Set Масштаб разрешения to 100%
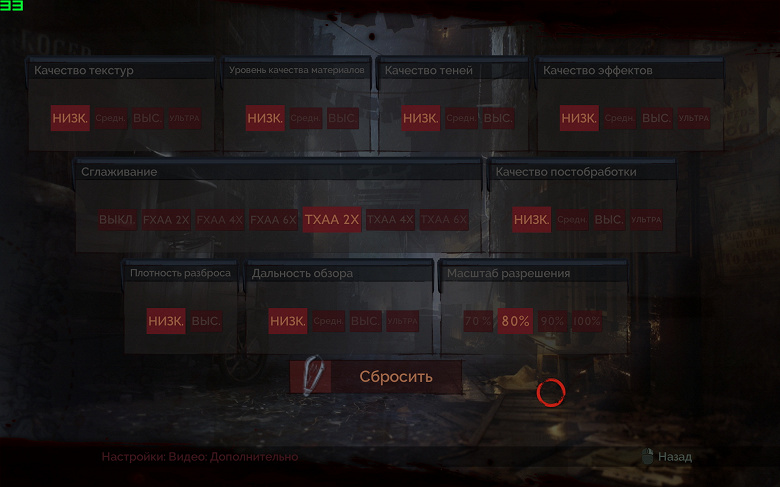 (587, 322)
